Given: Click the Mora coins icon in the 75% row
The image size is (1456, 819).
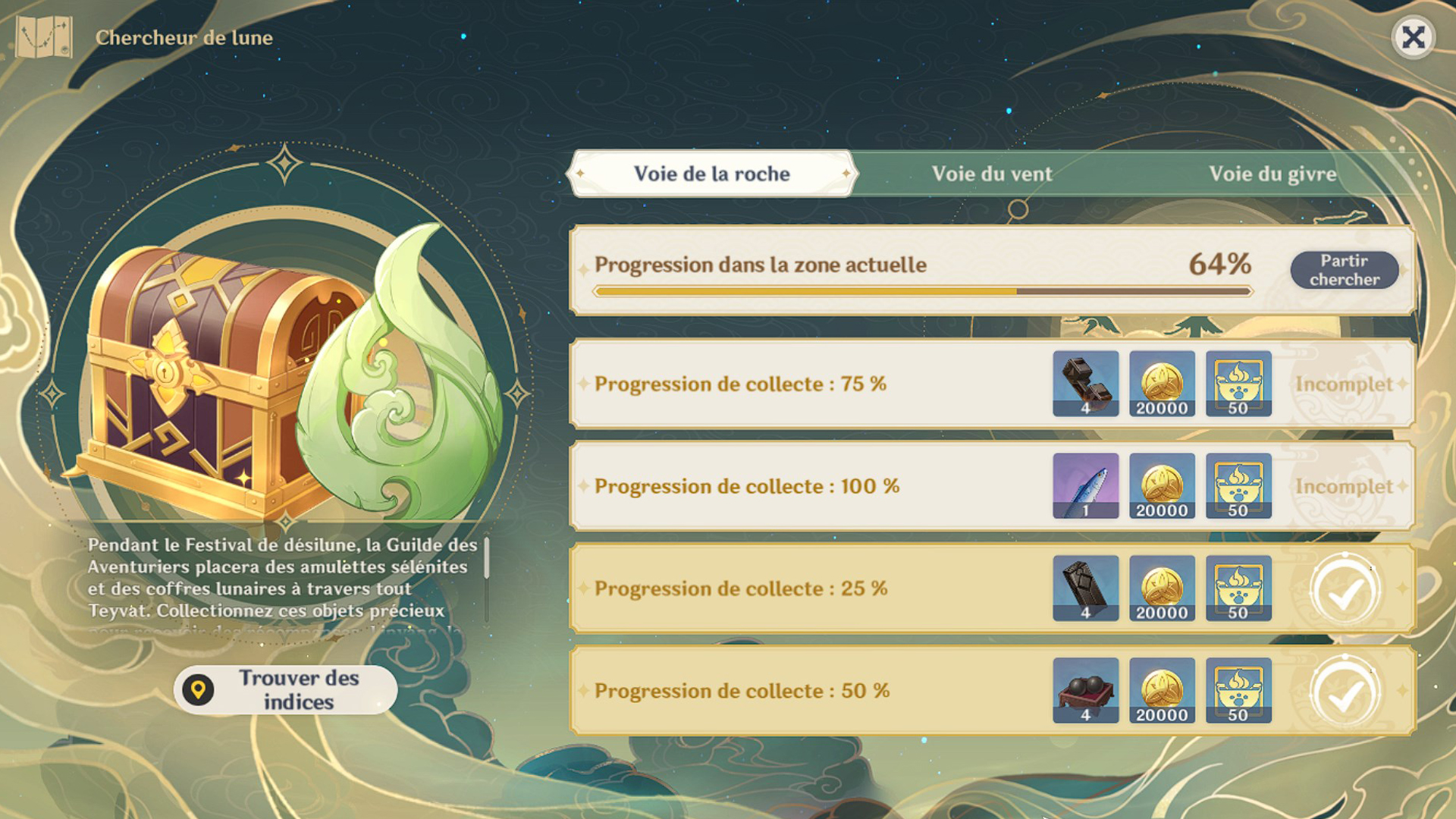Looking at the screenshot, I should click(x=1163, y=384).
